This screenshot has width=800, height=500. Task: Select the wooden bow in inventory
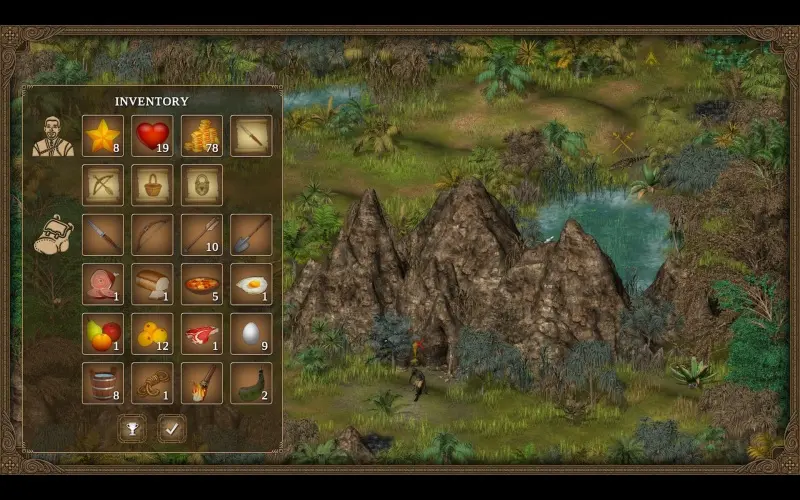click(152, 234)
